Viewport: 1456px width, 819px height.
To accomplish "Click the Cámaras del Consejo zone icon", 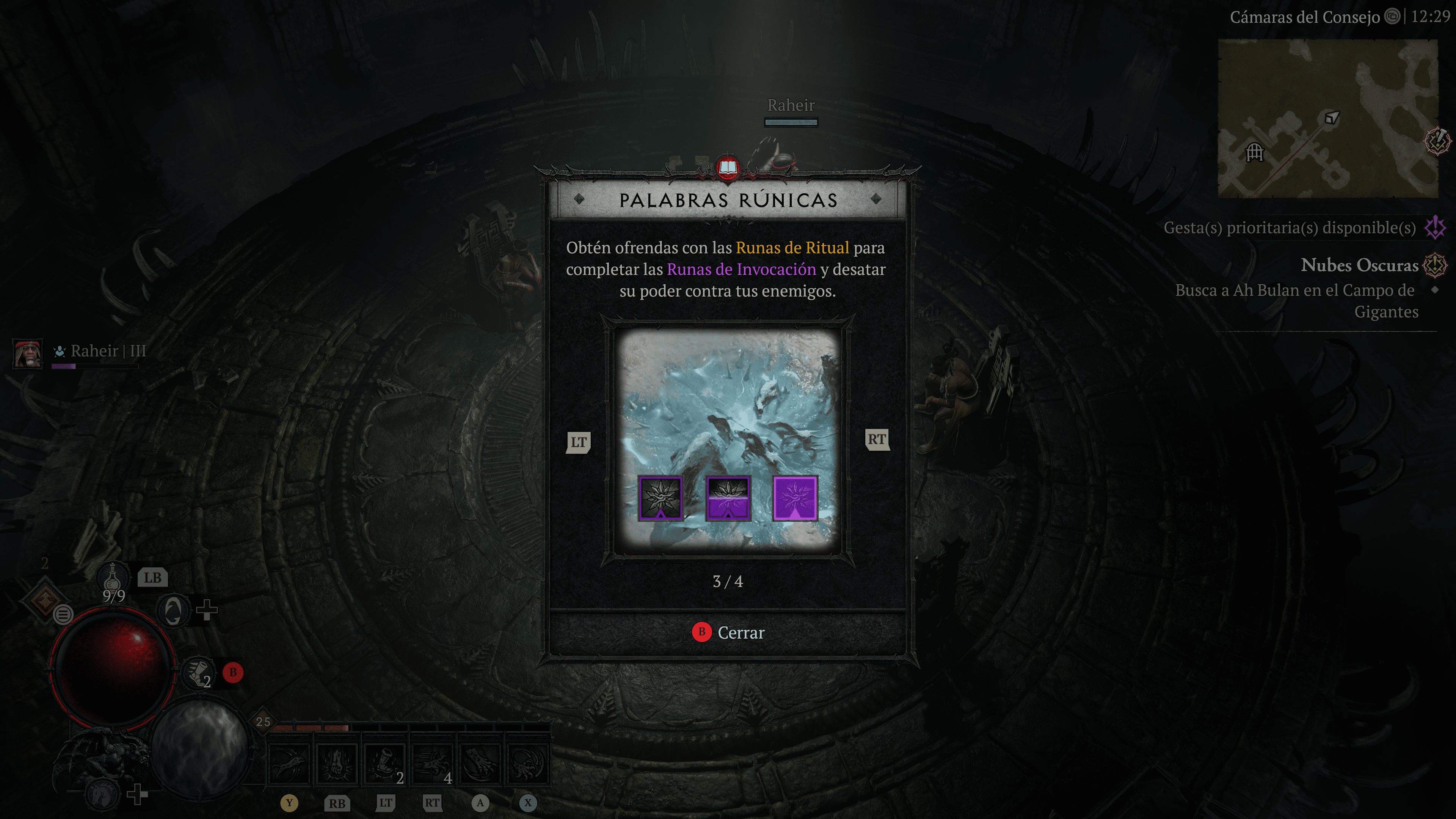I will (1392, 17).
